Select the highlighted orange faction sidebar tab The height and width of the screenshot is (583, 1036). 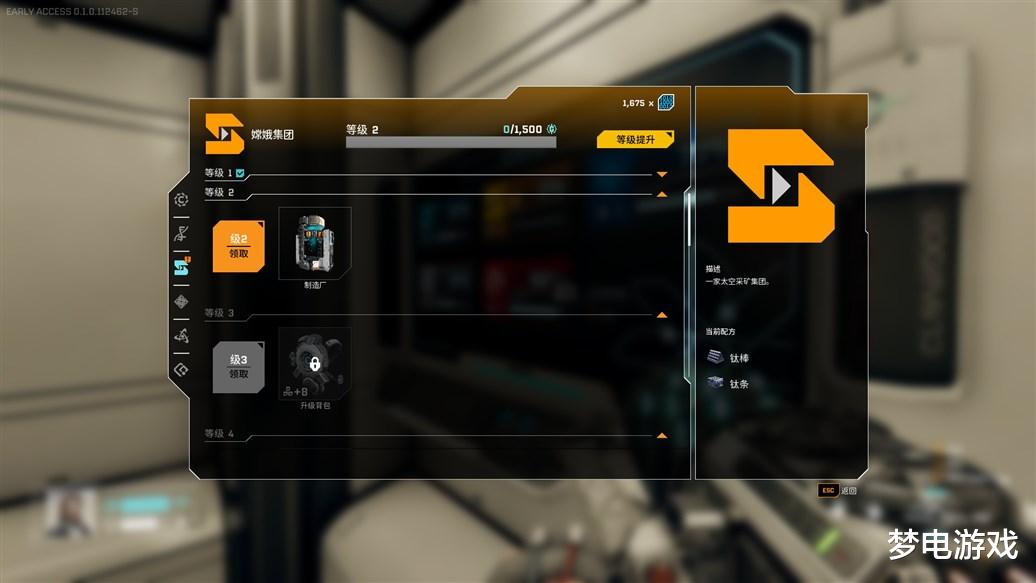(x=181, y=266)
